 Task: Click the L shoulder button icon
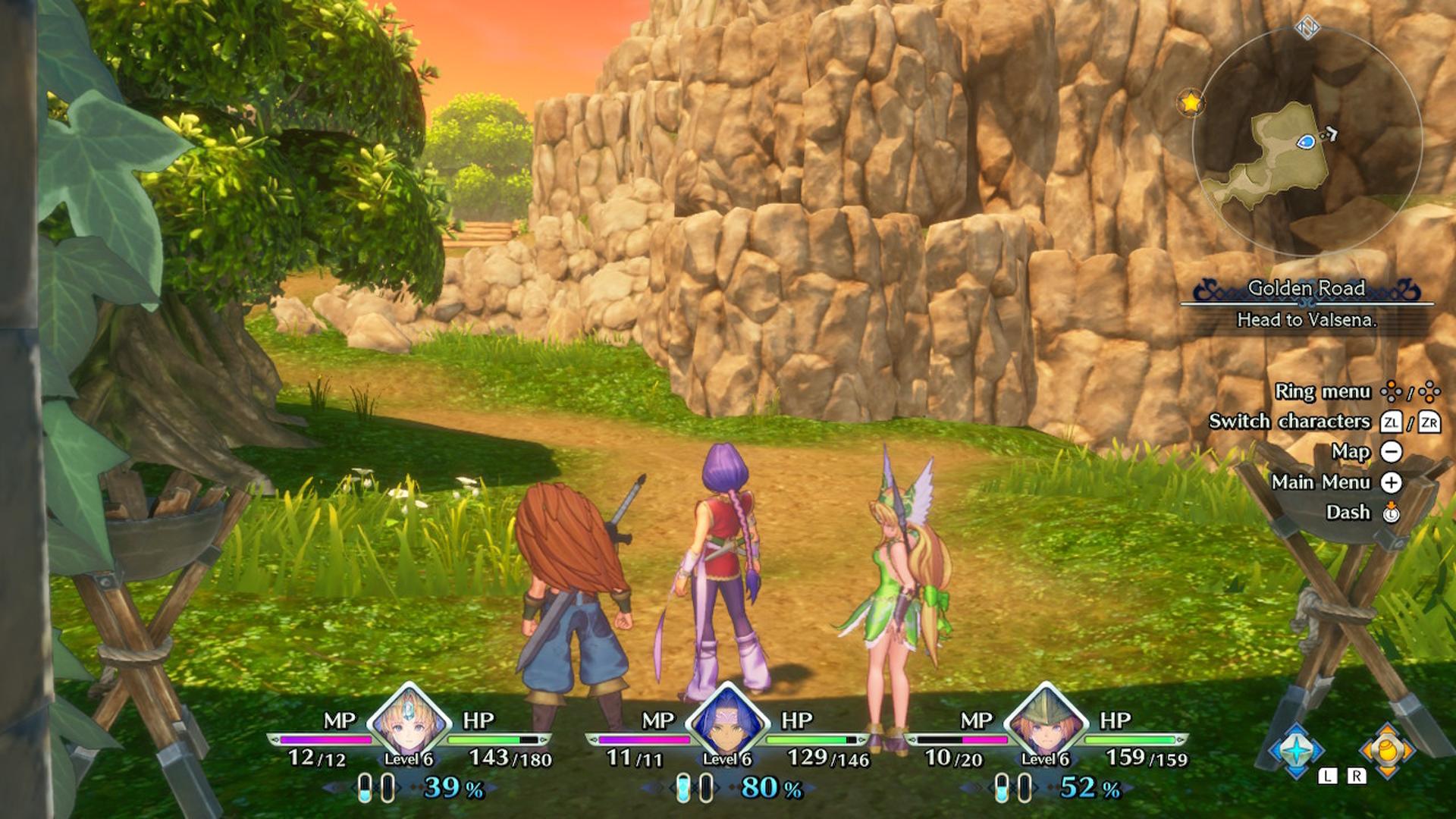pyautogui.click(x=1329, y=776)
